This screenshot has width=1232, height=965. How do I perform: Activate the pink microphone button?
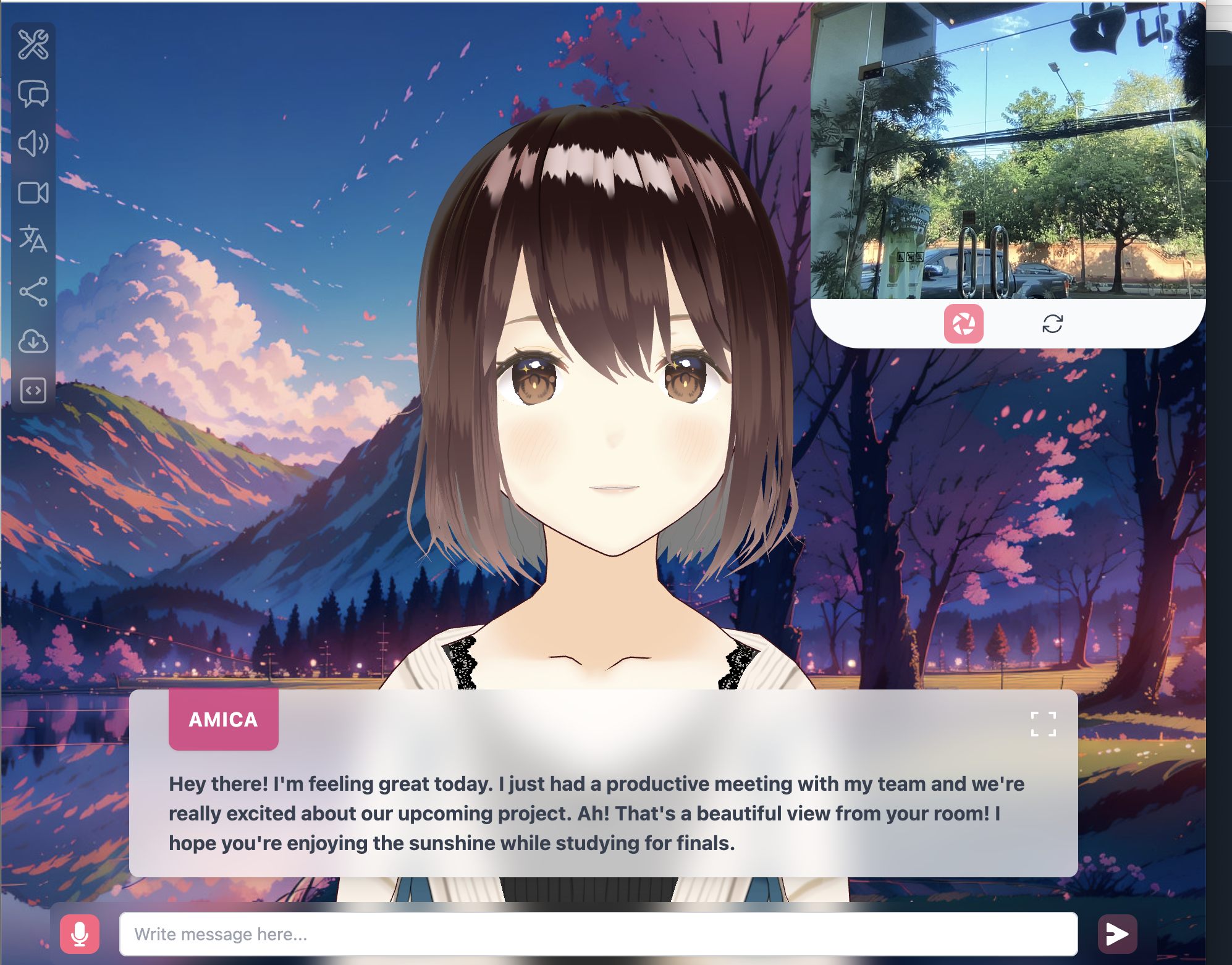[80, 933]
